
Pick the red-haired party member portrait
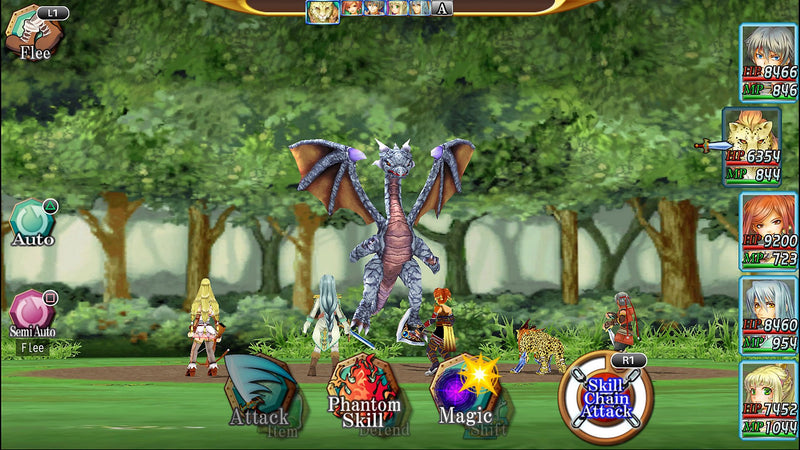pos(768,231)
